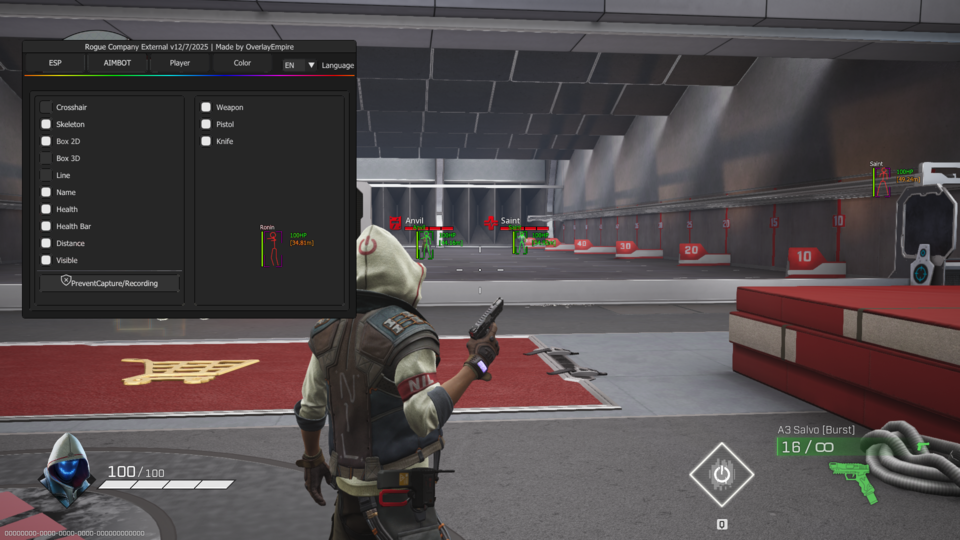Screen dimensions: 960x540
Task: Toggle the Line checkbox
Action: pos(46,175)
